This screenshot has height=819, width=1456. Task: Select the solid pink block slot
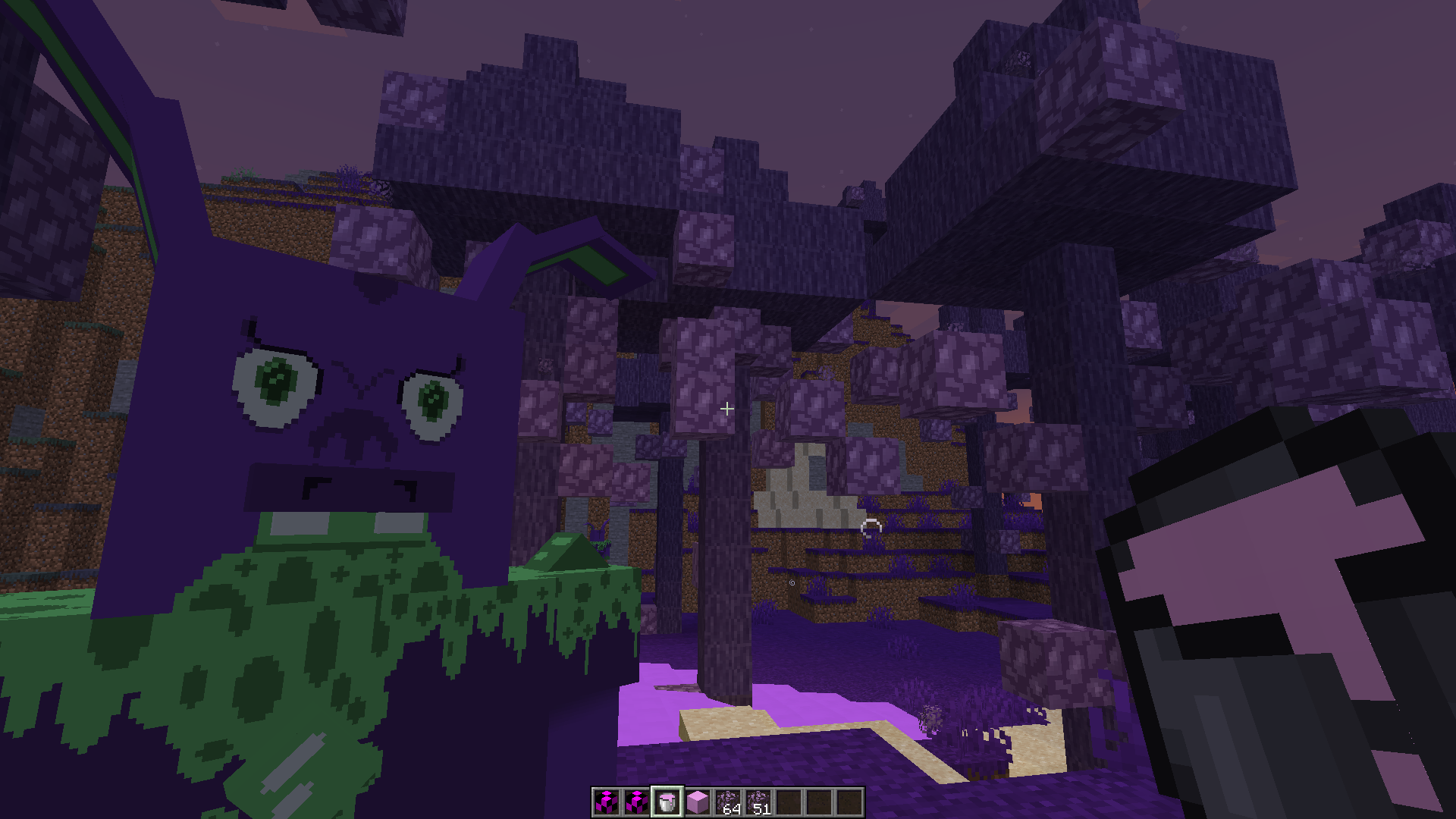[x=698, y=802]
